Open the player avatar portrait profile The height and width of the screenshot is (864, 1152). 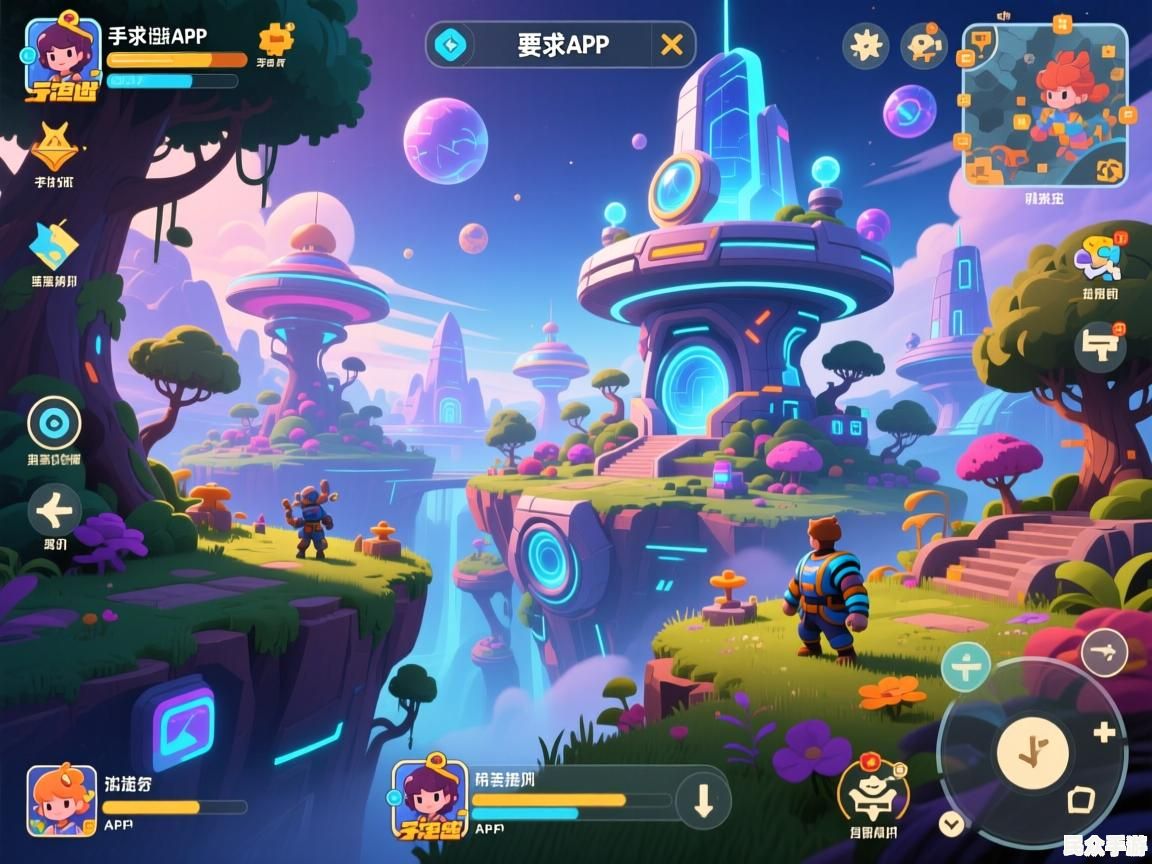62,57
